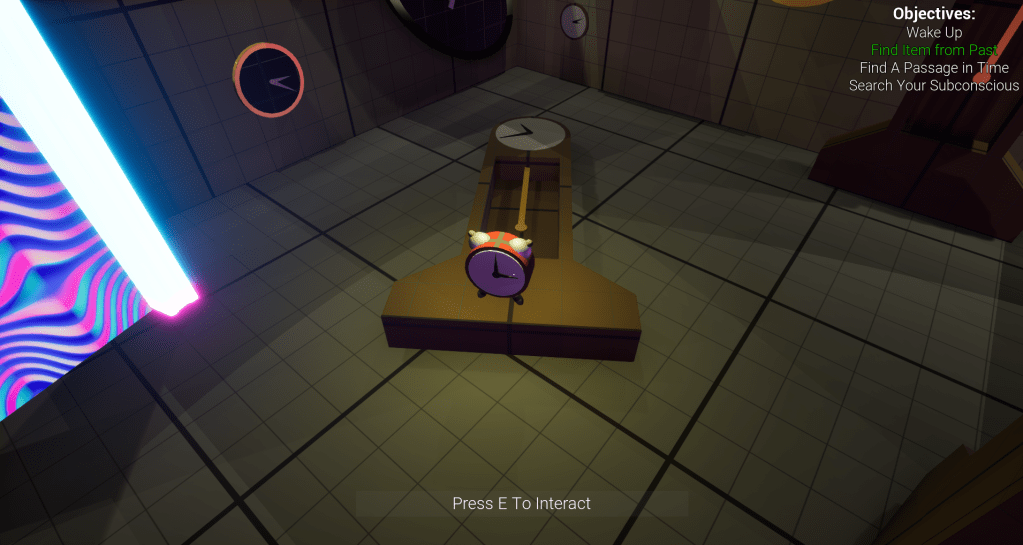Click the Objectives tracker header

(934, 14)
